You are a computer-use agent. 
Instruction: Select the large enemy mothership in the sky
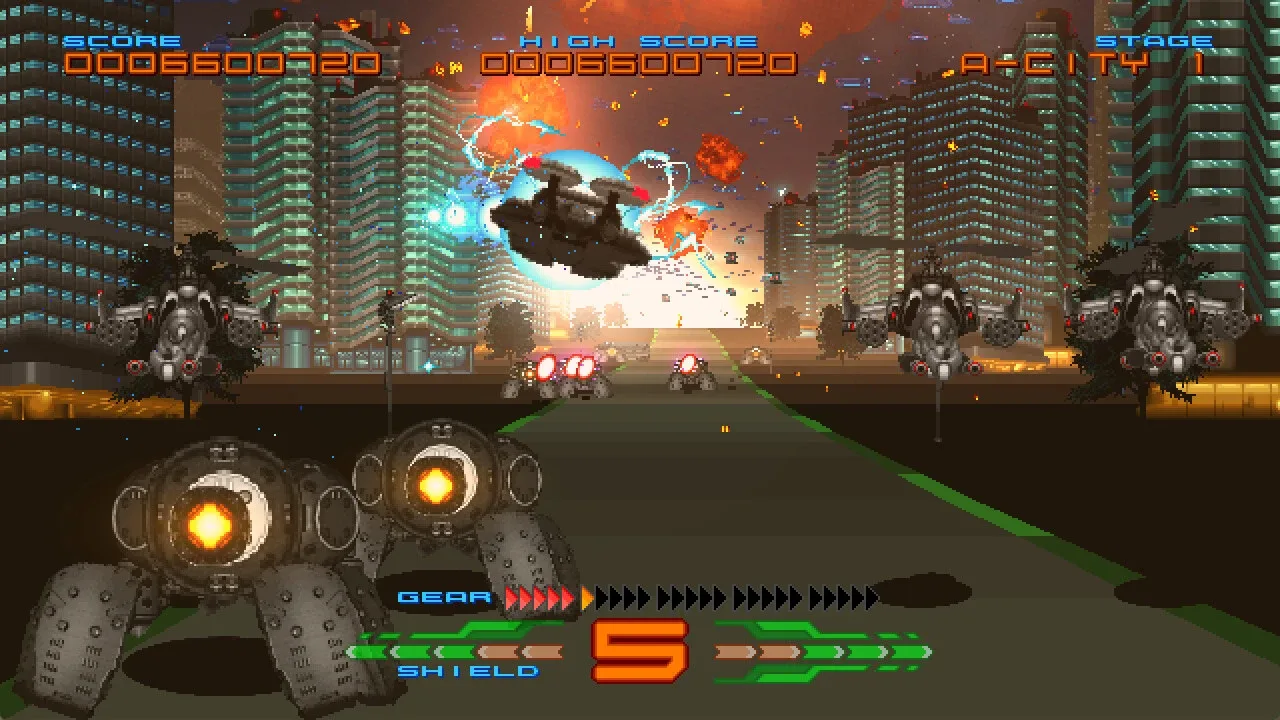click(570, 220)
